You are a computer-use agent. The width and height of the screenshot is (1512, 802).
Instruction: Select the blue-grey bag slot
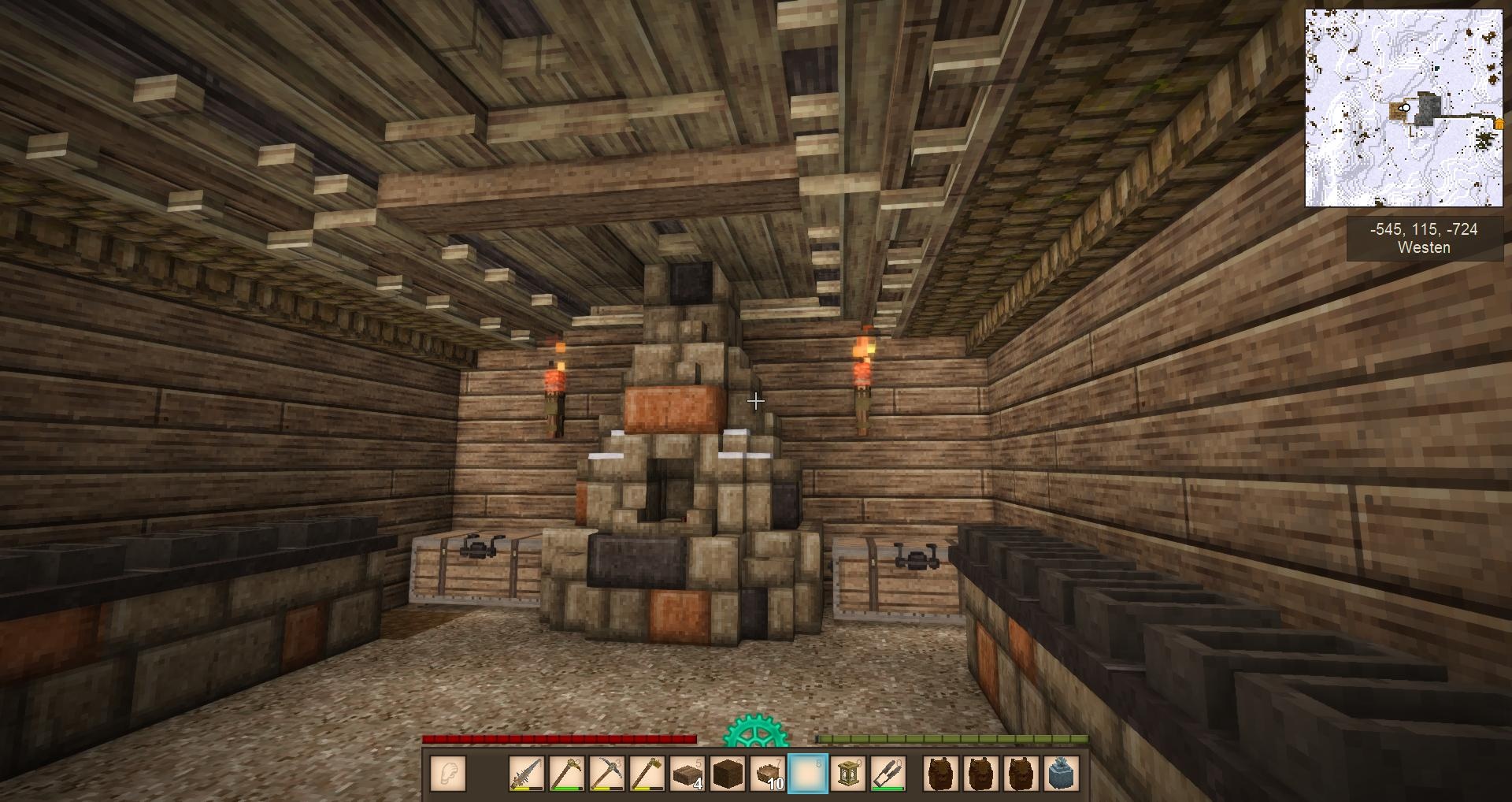pos(1059,774)
